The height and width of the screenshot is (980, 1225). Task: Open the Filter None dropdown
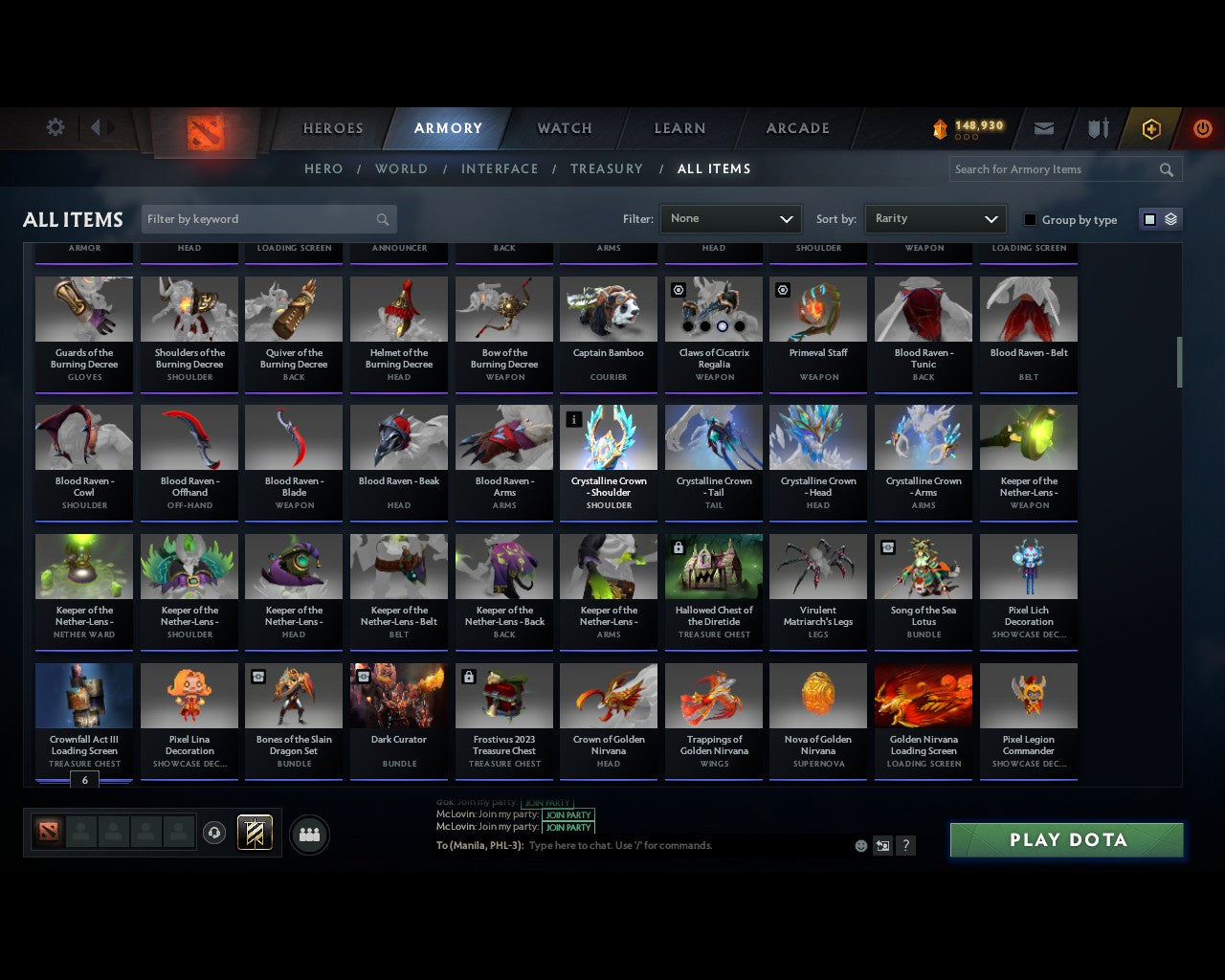pyautogui.click(x=730, y=218)
